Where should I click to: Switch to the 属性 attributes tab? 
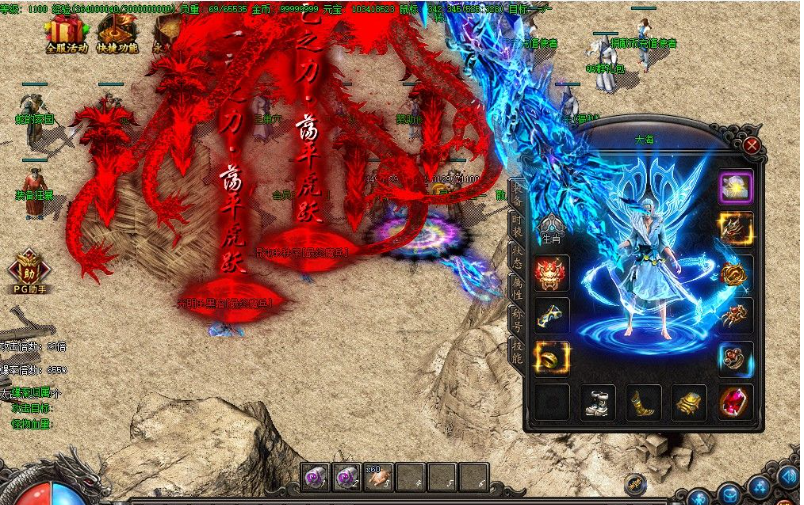click(x=516, y=287)
